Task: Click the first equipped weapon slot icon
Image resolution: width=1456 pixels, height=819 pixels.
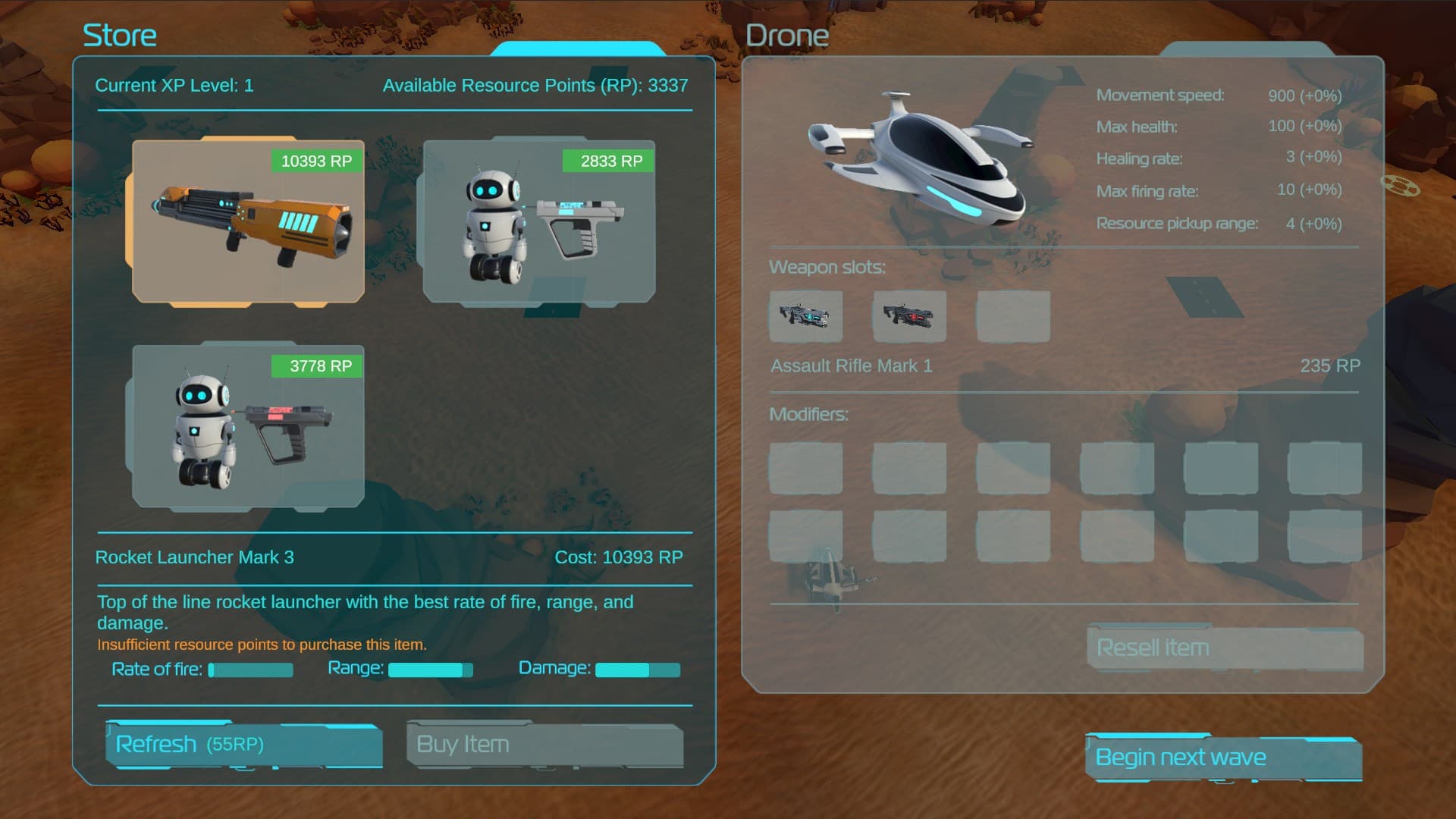Action: coord(805,316)
